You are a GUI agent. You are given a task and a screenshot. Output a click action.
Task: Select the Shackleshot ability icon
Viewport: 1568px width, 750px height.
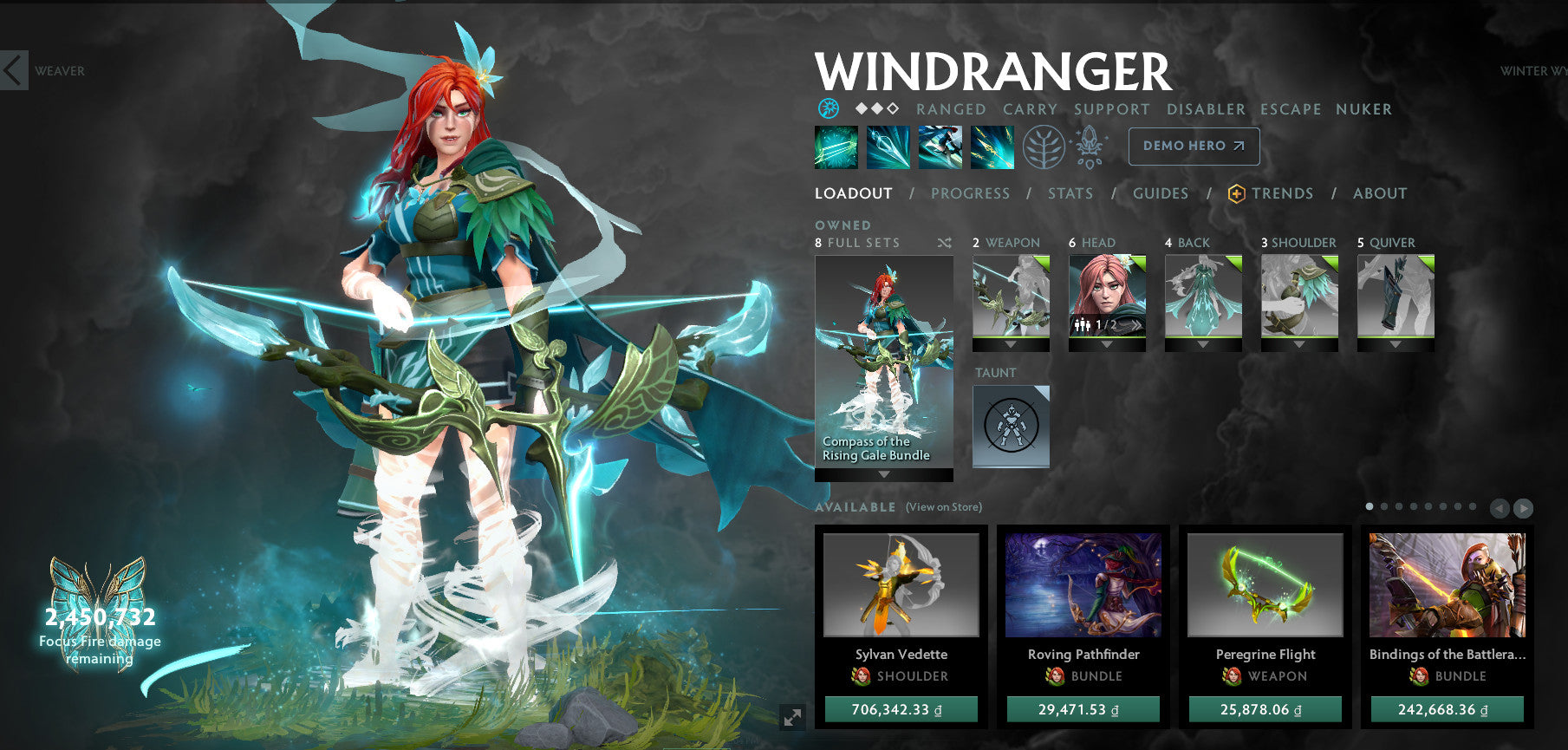[x=836, y=147]
